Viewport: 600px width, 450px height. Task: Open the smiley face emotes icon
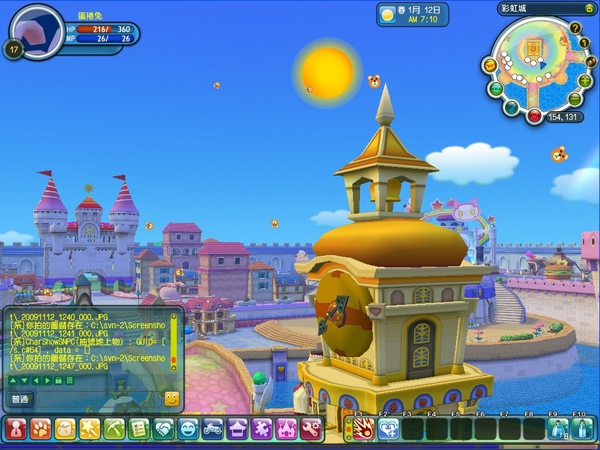188,429
